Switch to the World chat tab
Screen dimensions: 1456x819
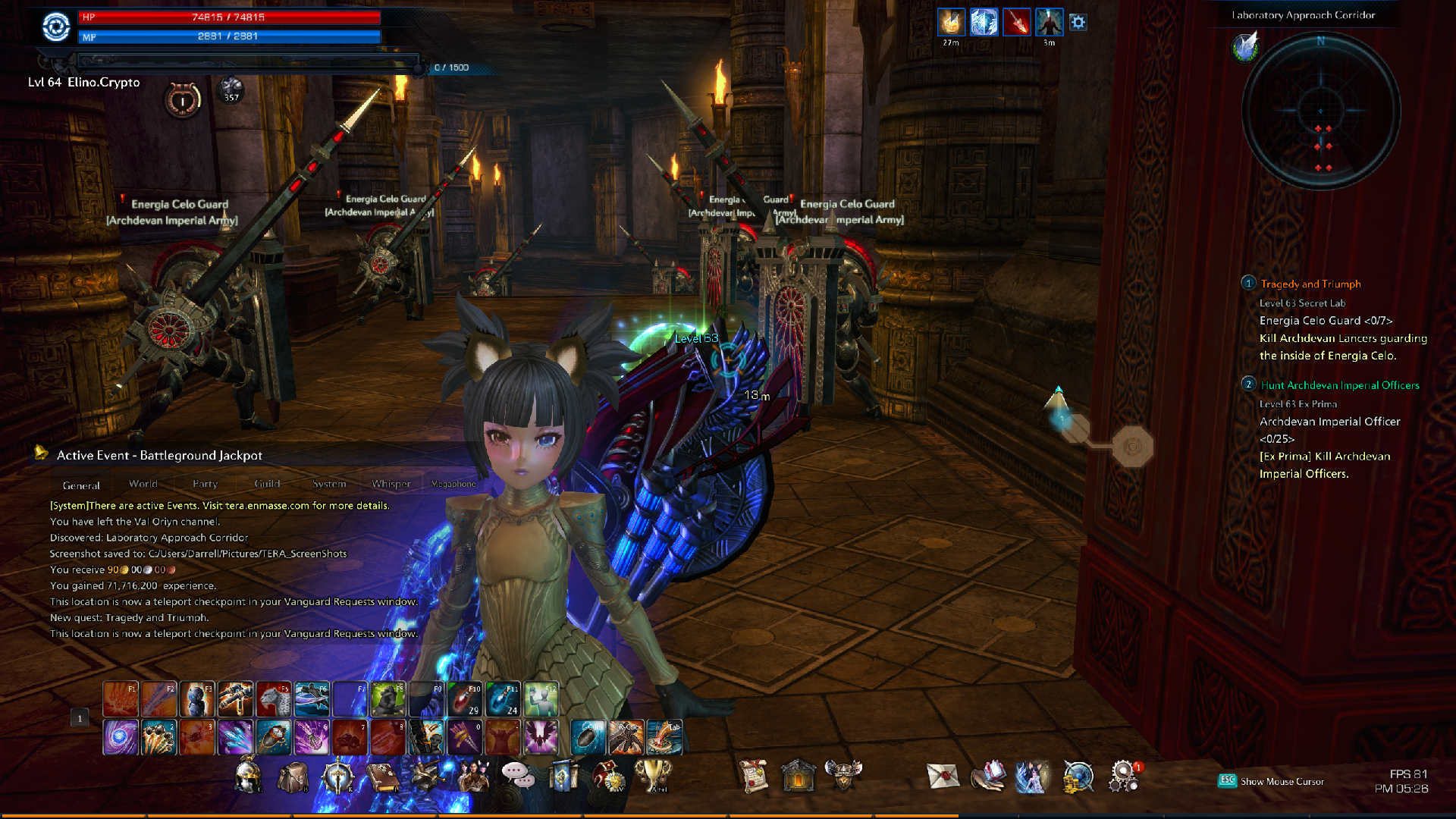143,484
